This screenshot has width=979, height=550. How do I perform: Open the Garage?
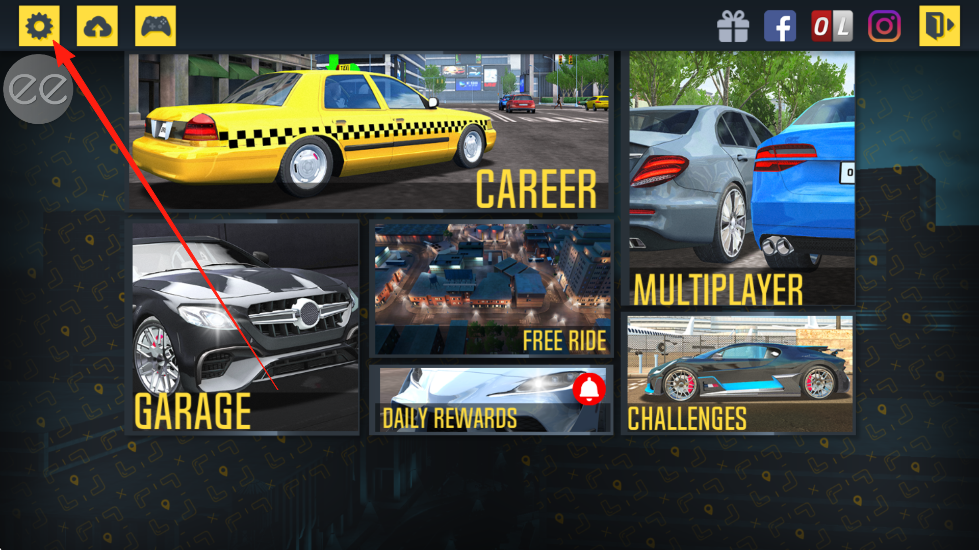245,327
